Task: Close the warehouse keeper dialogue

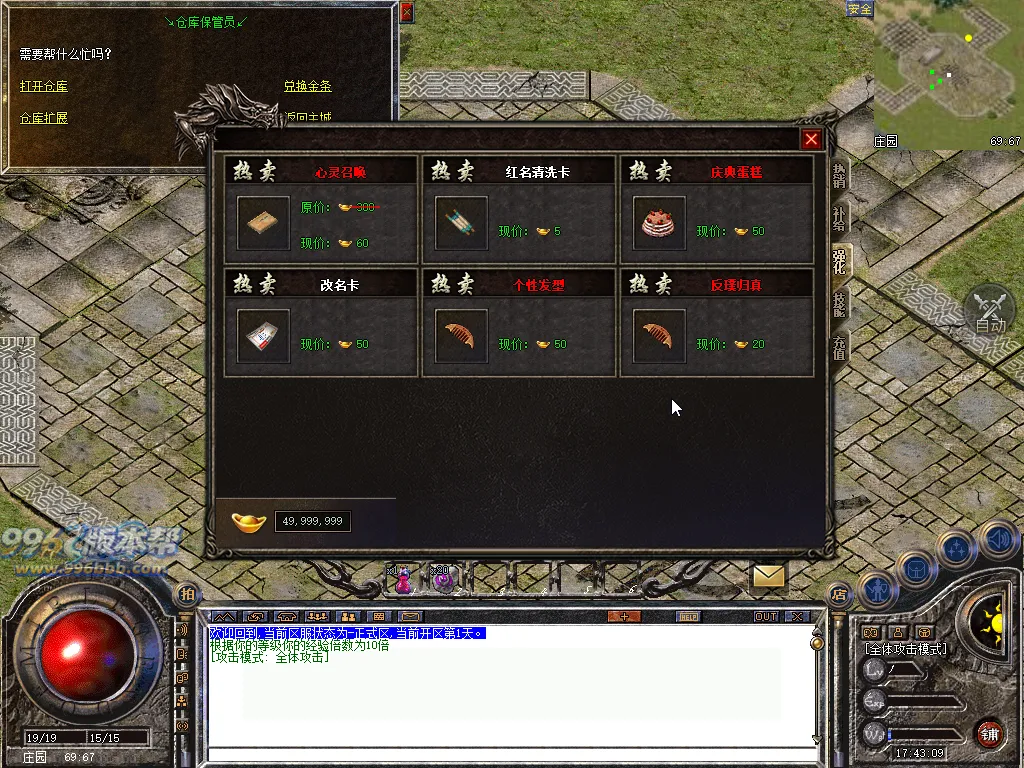Action: [406, 13]
